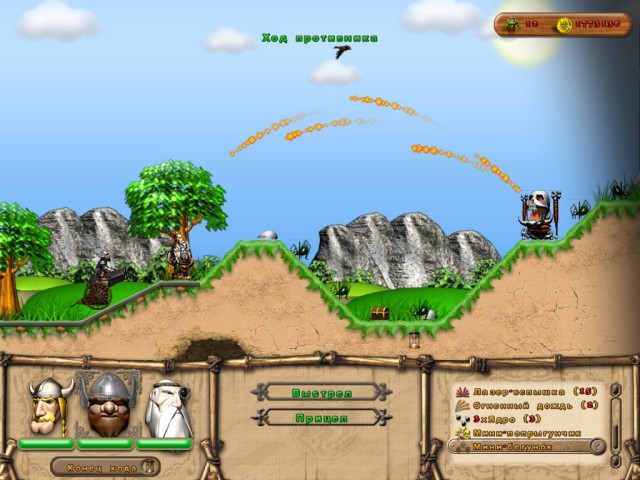Pick the white-bearded elder portrait

tap(166, 408)
